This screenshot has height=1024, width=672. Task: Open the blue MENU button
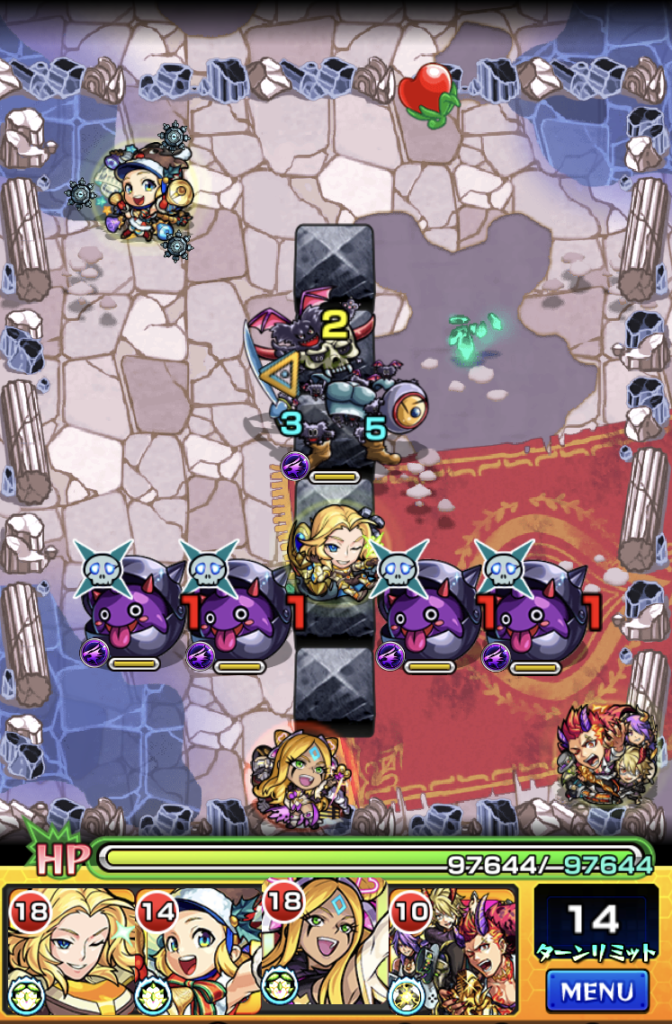pyautogui.click(x=598, y=991)
